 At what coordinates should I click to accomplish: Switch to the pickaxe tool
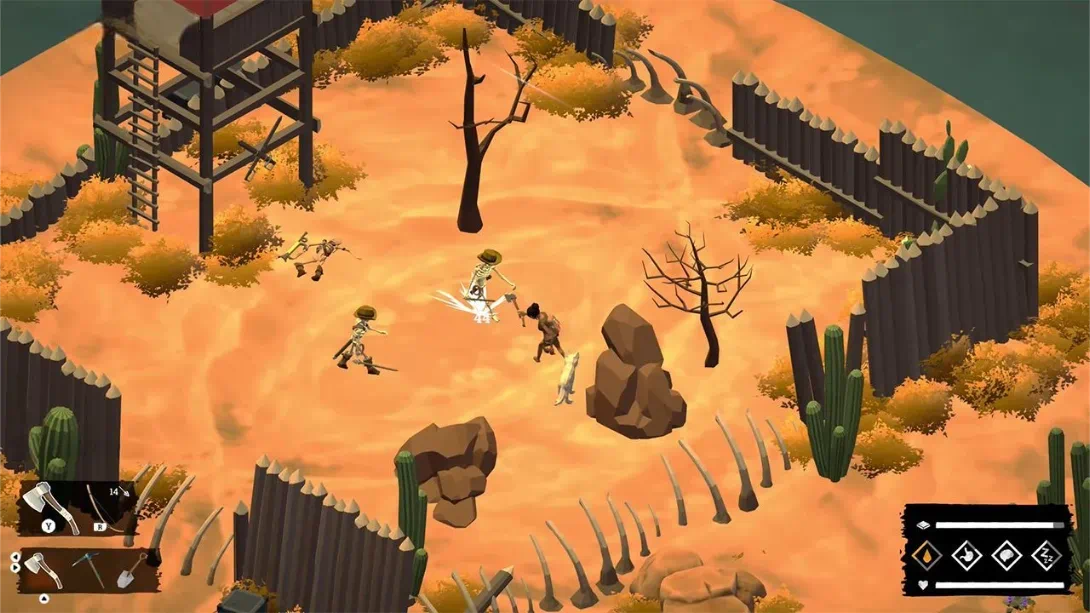point(87,568)
